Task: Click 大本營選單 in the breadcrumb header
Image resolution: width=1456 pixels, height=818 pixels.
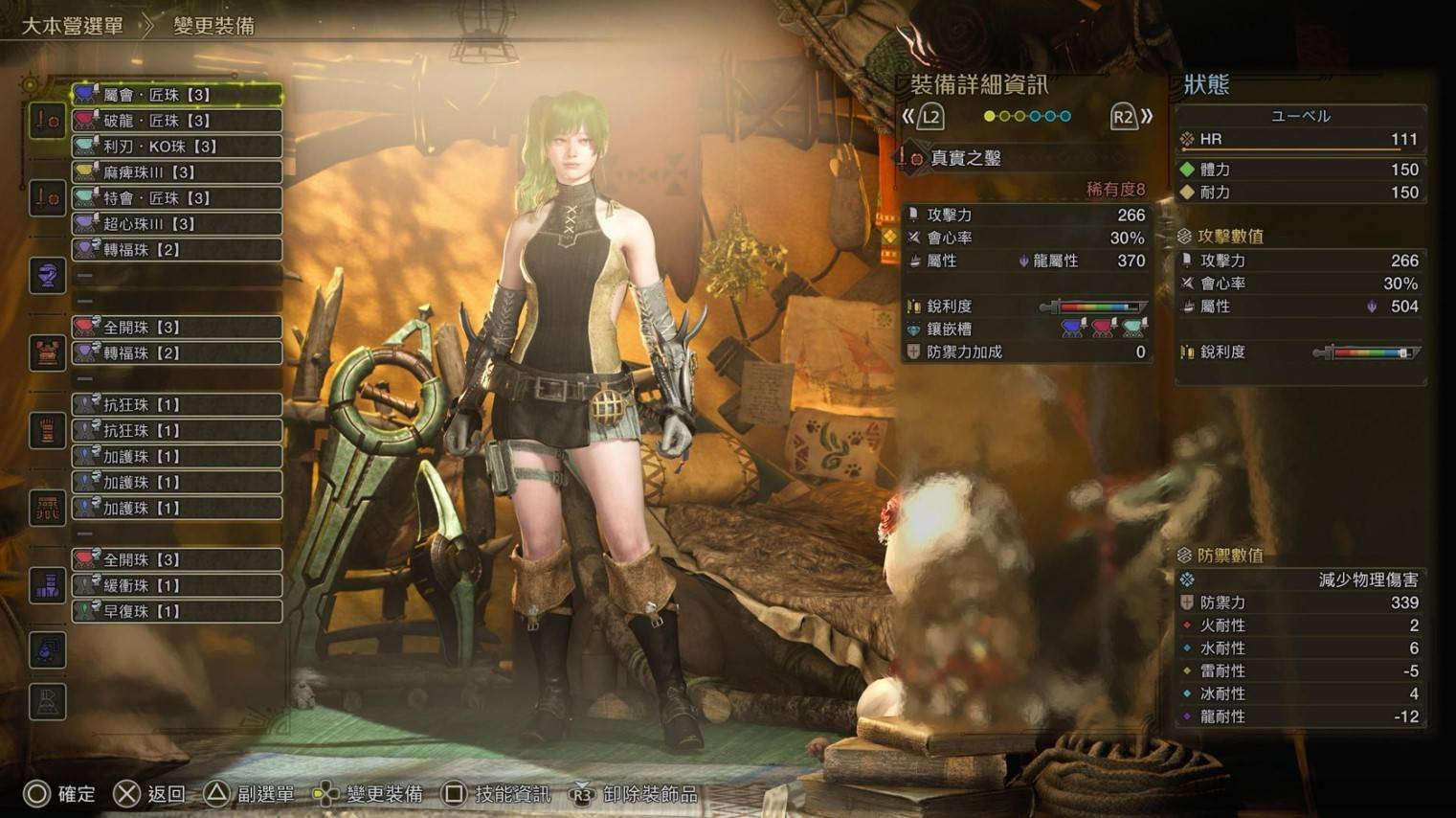Action: click(73, 26)
